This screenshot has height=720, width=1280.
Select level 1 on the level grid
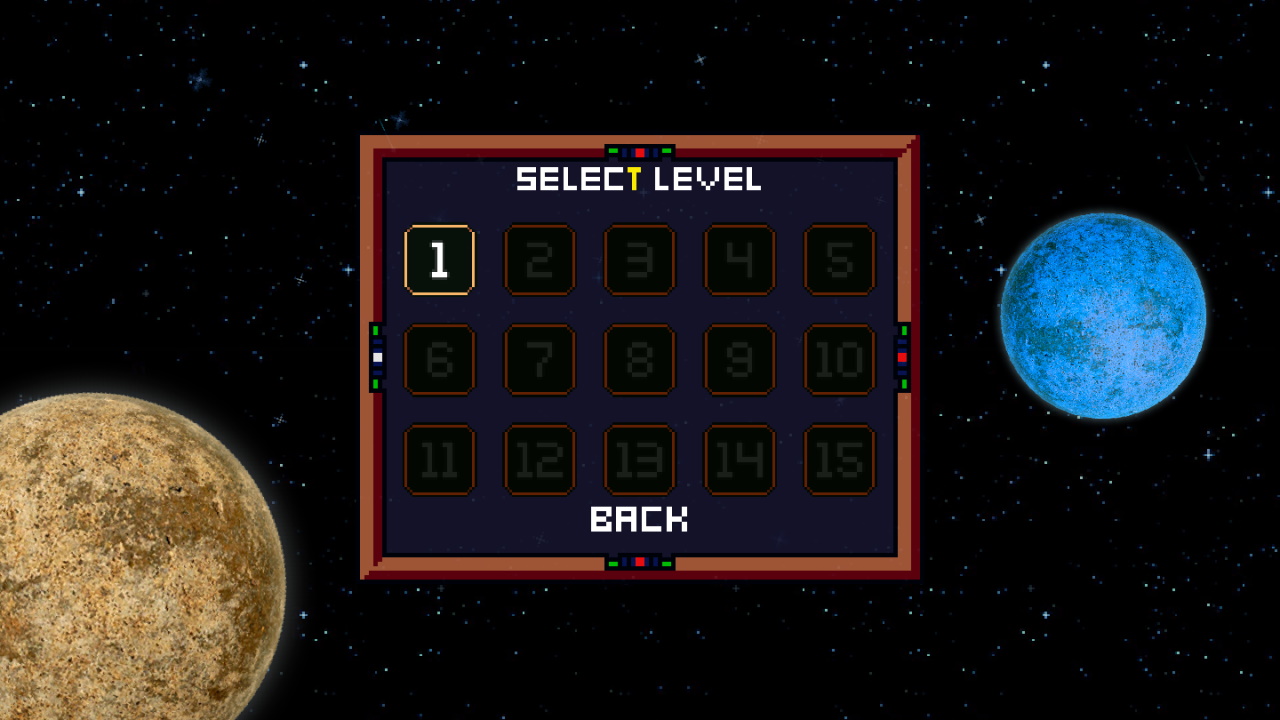tap(439, 261)
